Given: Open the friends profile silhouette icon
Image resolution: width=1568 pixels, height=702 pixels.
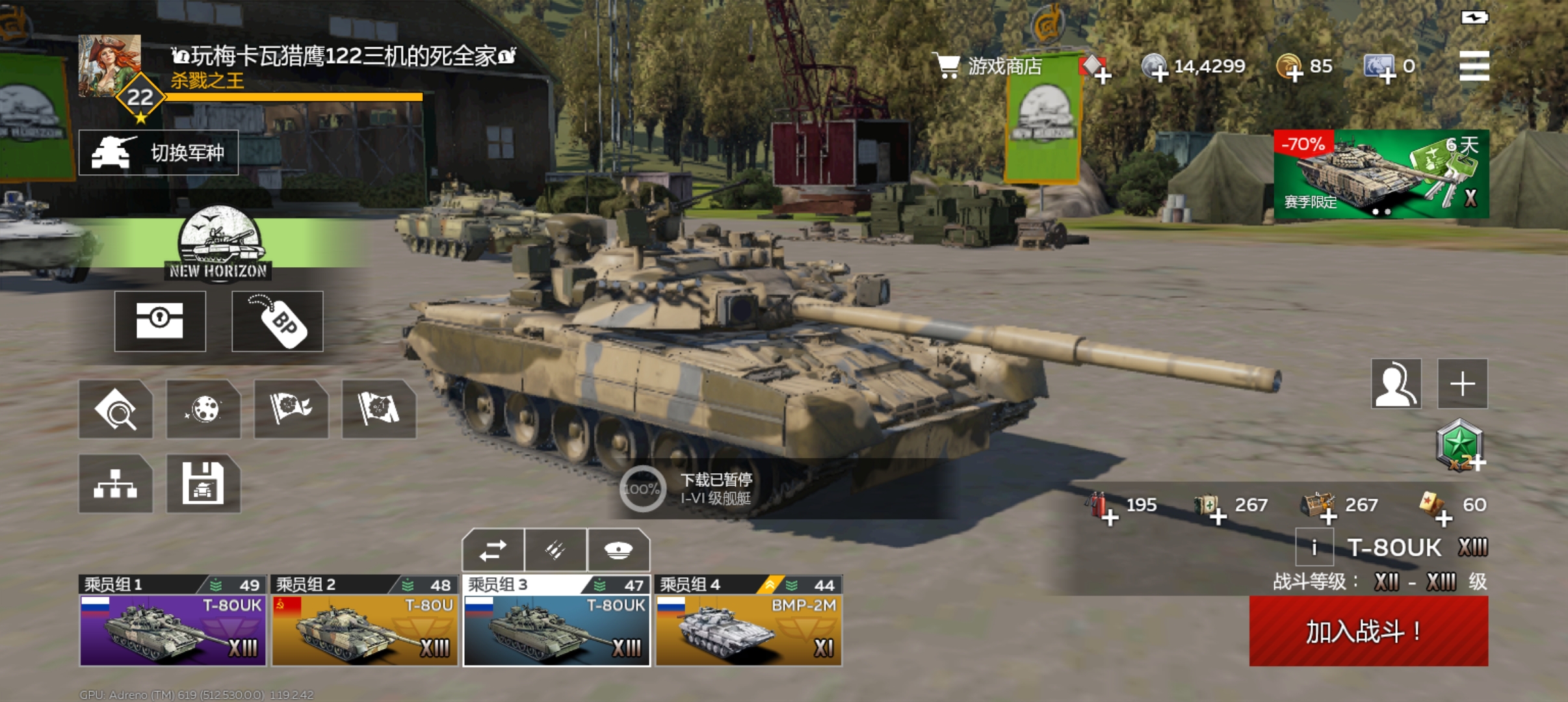Looking at the screenshot, I should pos(1396,383).
